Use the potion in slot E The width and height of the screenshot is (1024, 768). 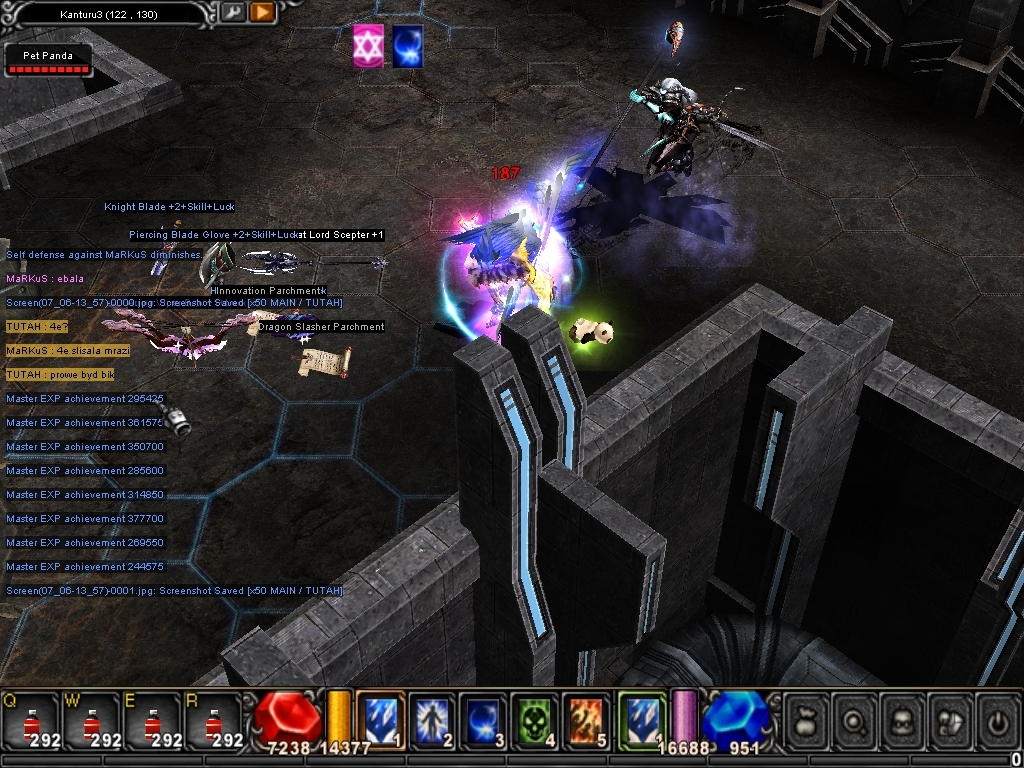152,722
